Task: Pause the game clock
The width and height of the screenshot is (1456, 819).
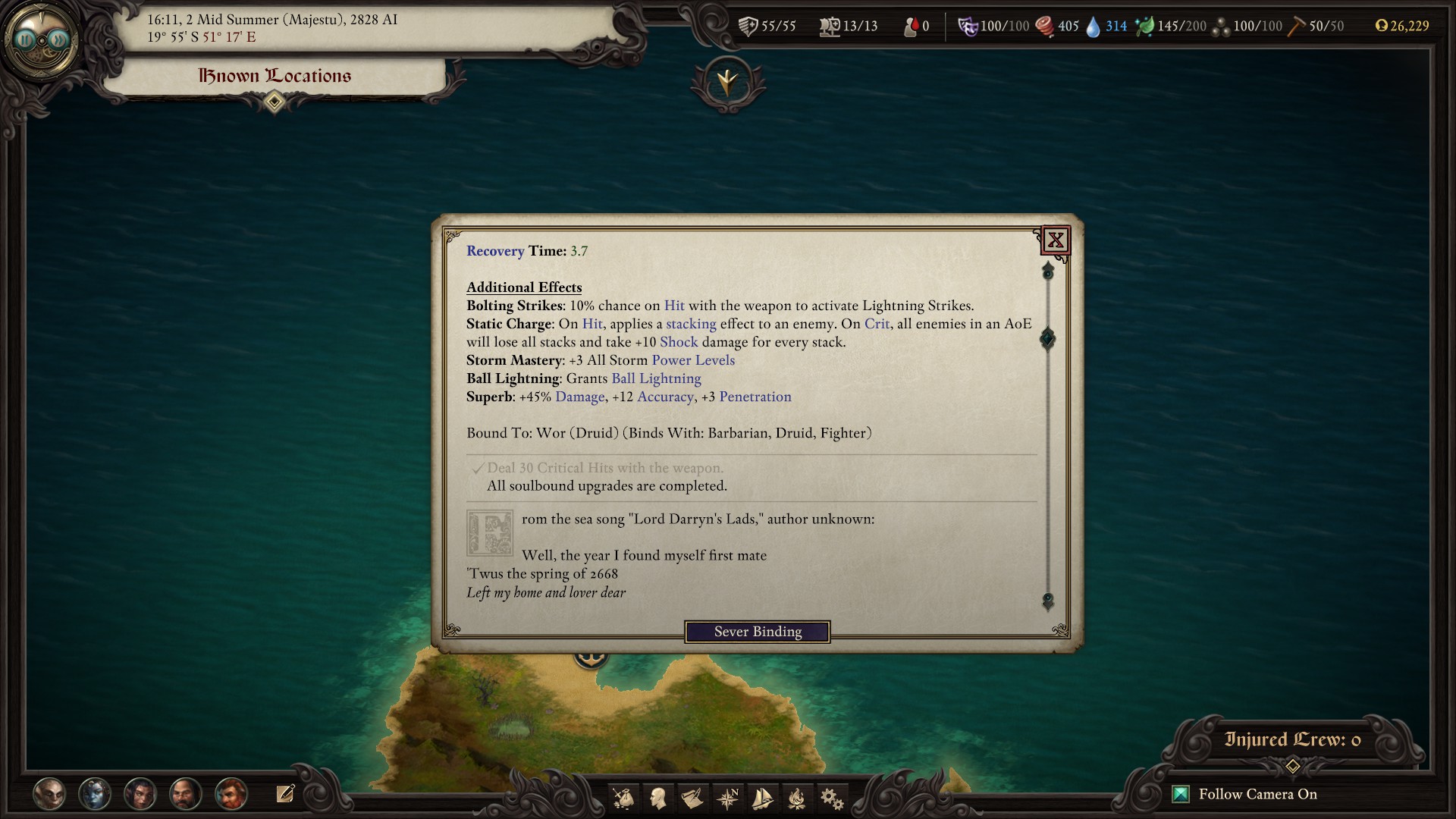Action: pyautogui.click(x=27, y=39)
